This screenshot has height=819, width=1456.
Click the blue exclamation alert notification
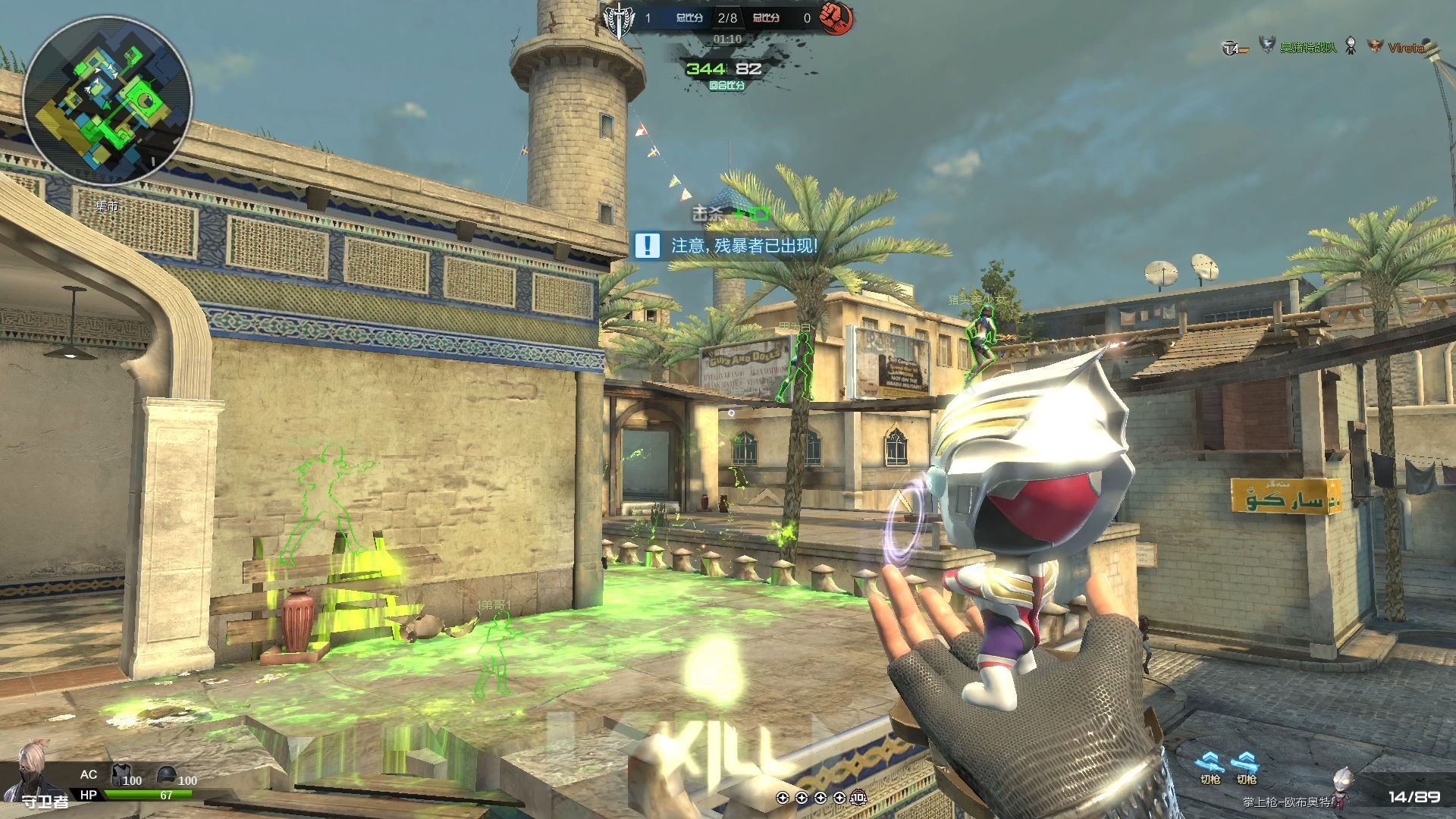point(647,245)
